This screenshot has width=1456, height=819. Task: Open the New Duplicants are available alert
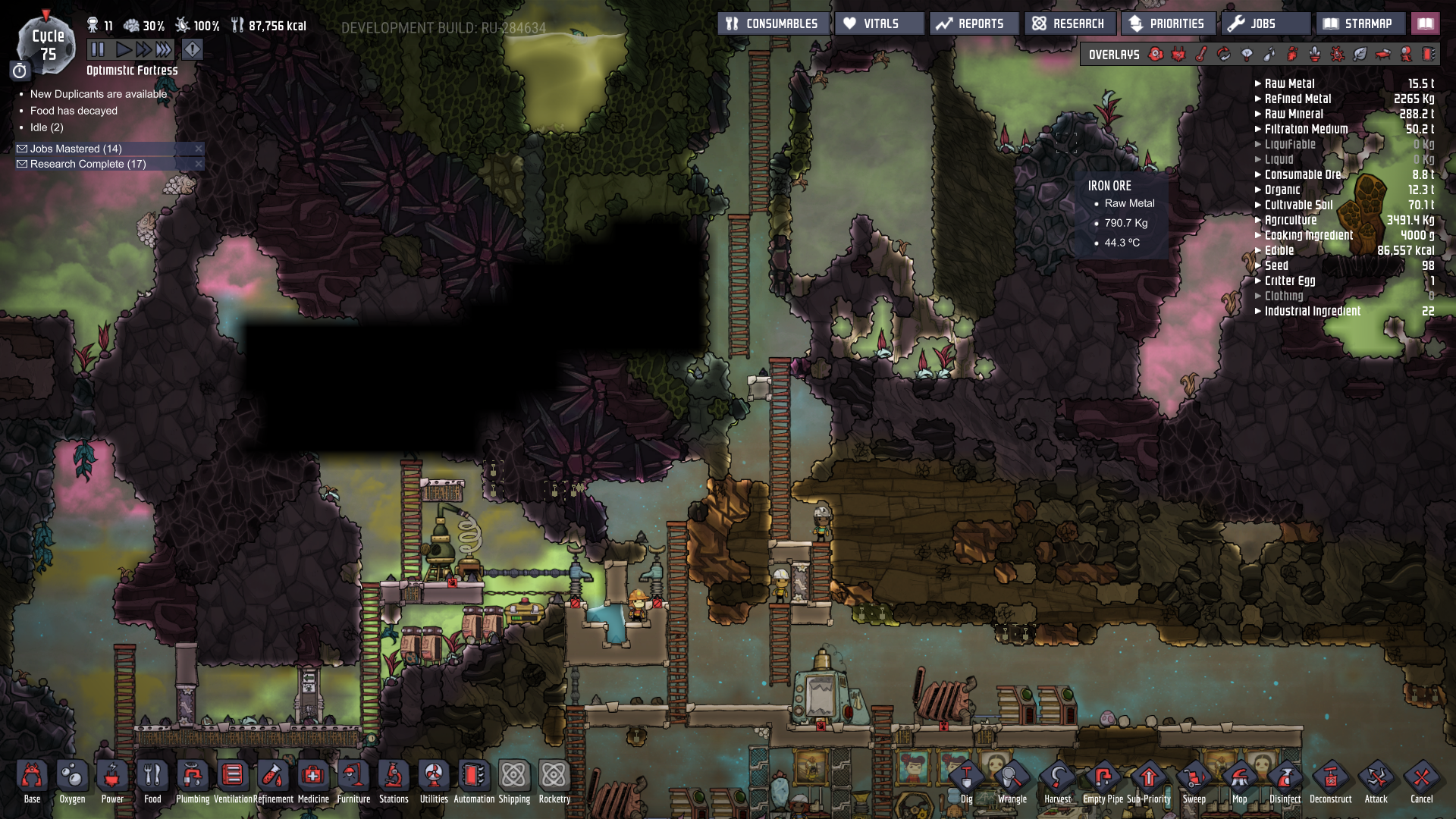pyautogui.click(x=99, y=94)
